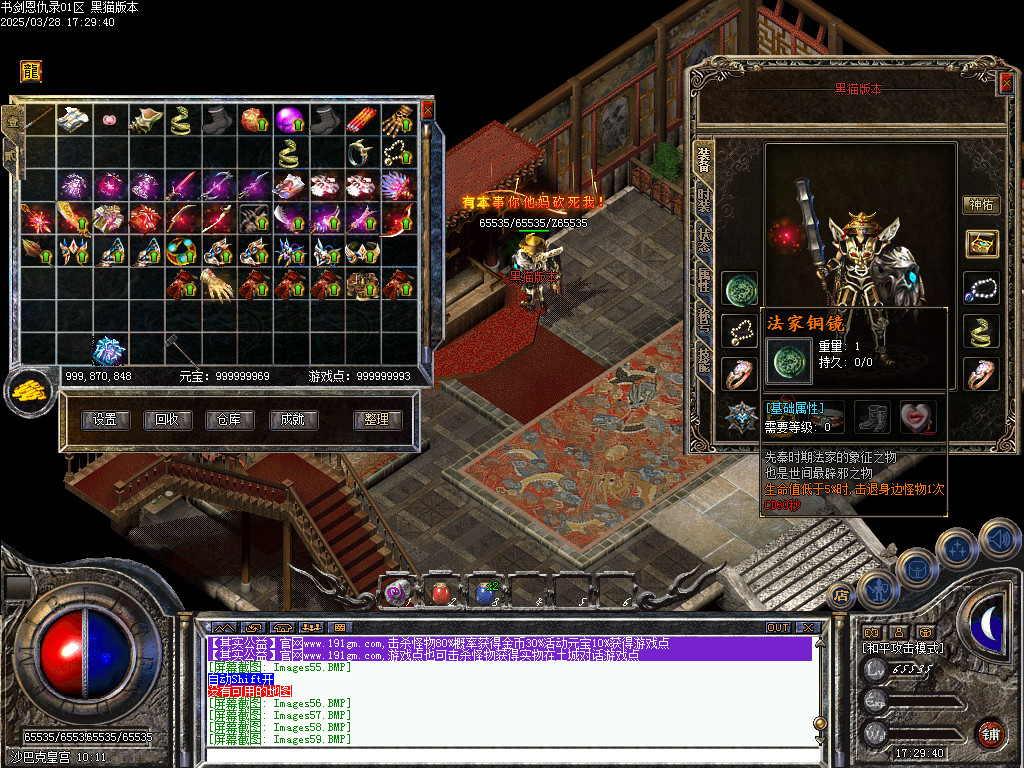
Task: Click the OUT button on chat bar
Action: pyautogui.click(x=778, y=628)
